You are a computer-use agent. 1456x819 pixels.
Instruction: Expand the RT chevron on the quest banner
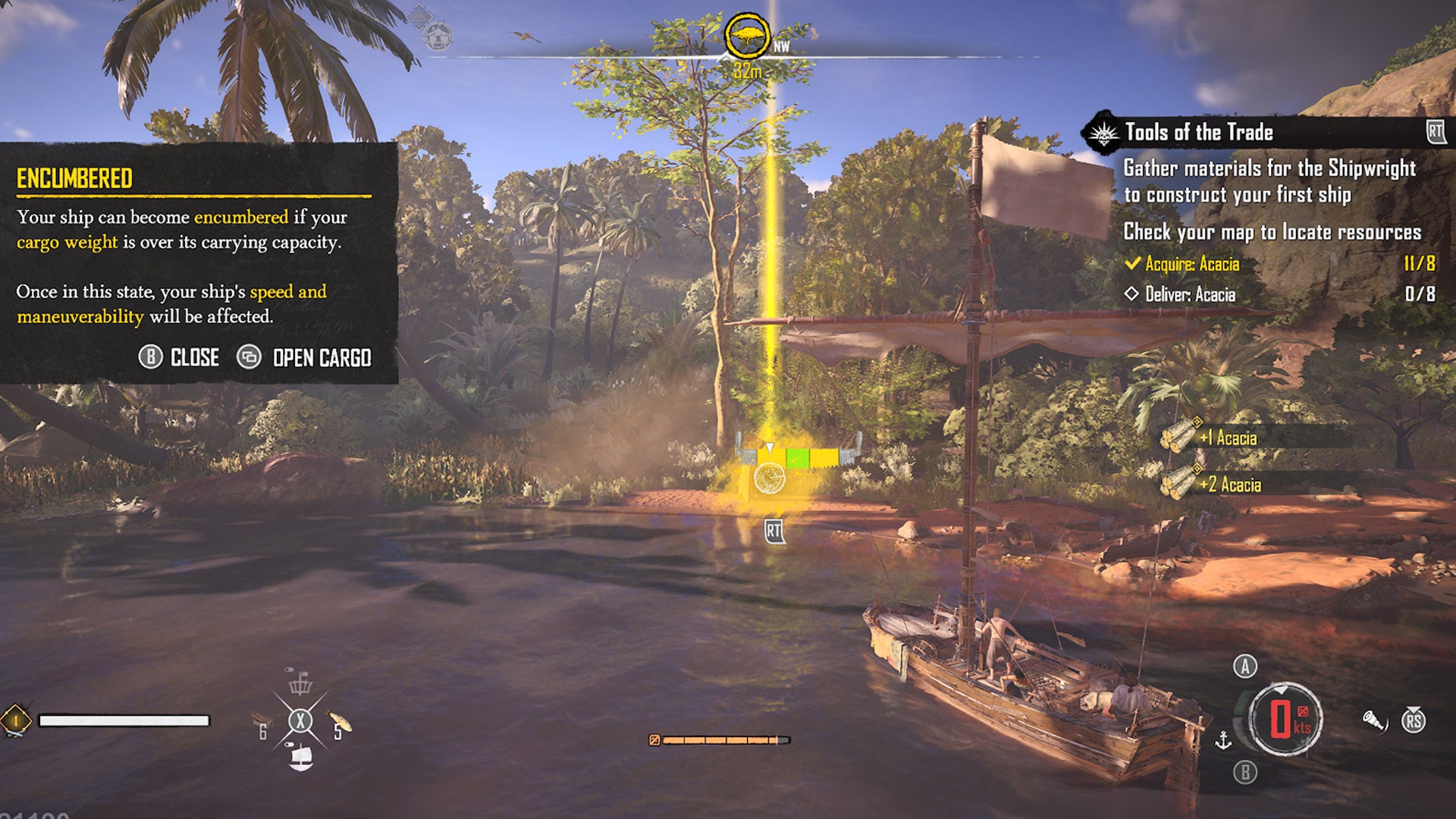click(1435, 130)
